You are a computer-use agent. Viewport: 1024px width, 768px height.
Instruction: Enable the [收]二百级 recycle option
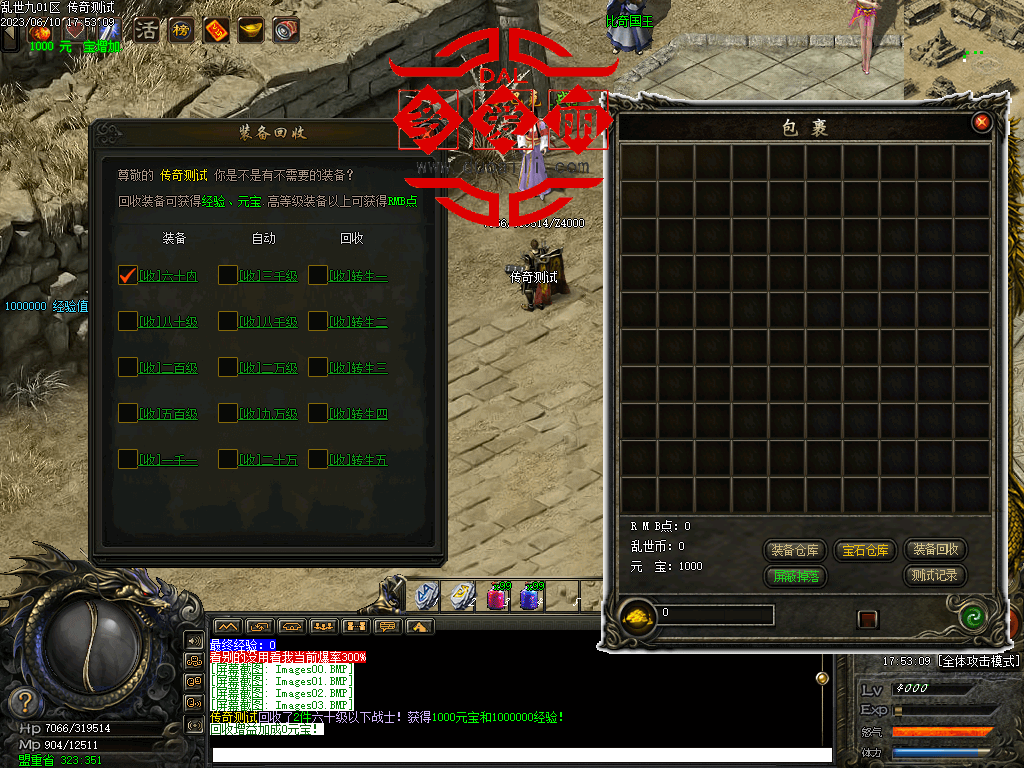tap(128, 367)
